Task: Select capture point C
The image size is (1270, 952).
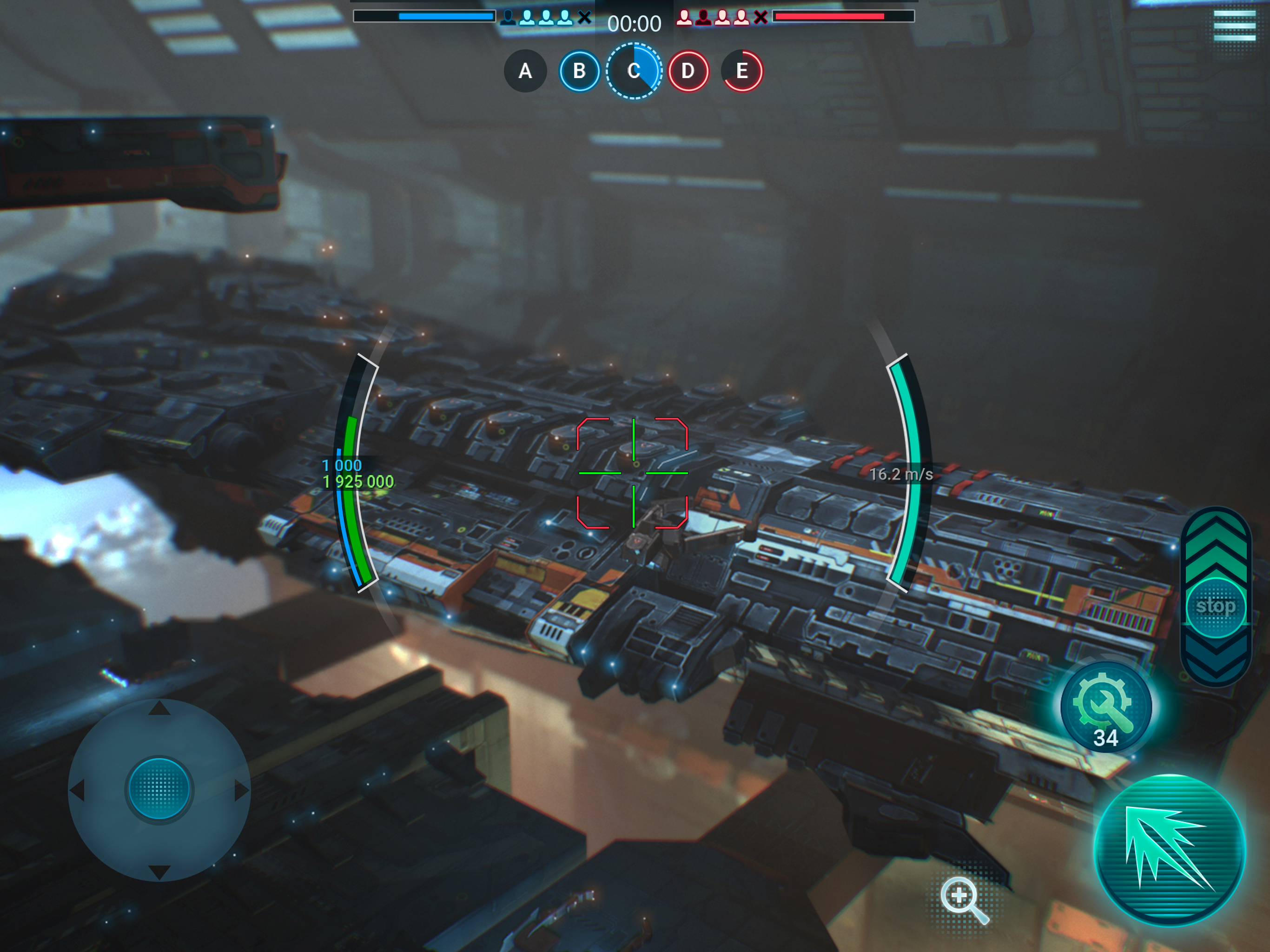Action: [634, 71]
